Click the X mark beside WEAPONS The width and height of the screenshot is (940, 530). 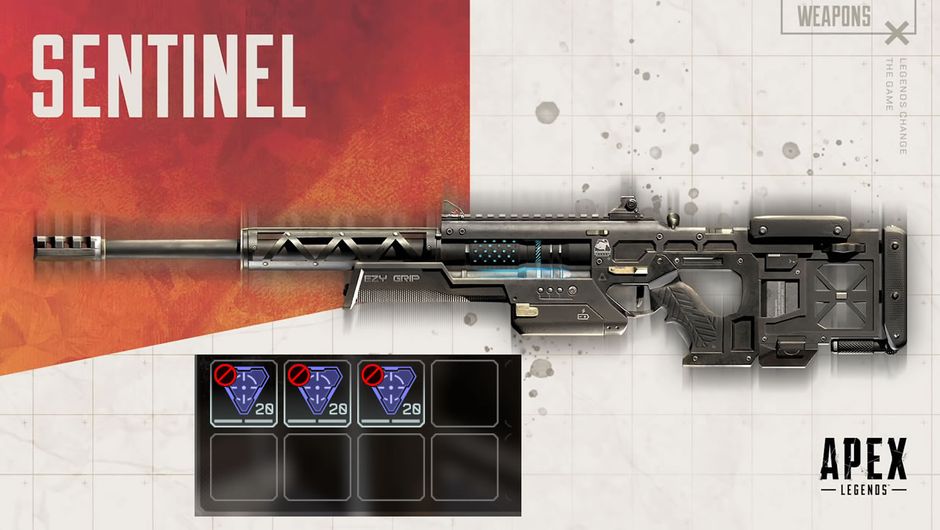[898, 36]
